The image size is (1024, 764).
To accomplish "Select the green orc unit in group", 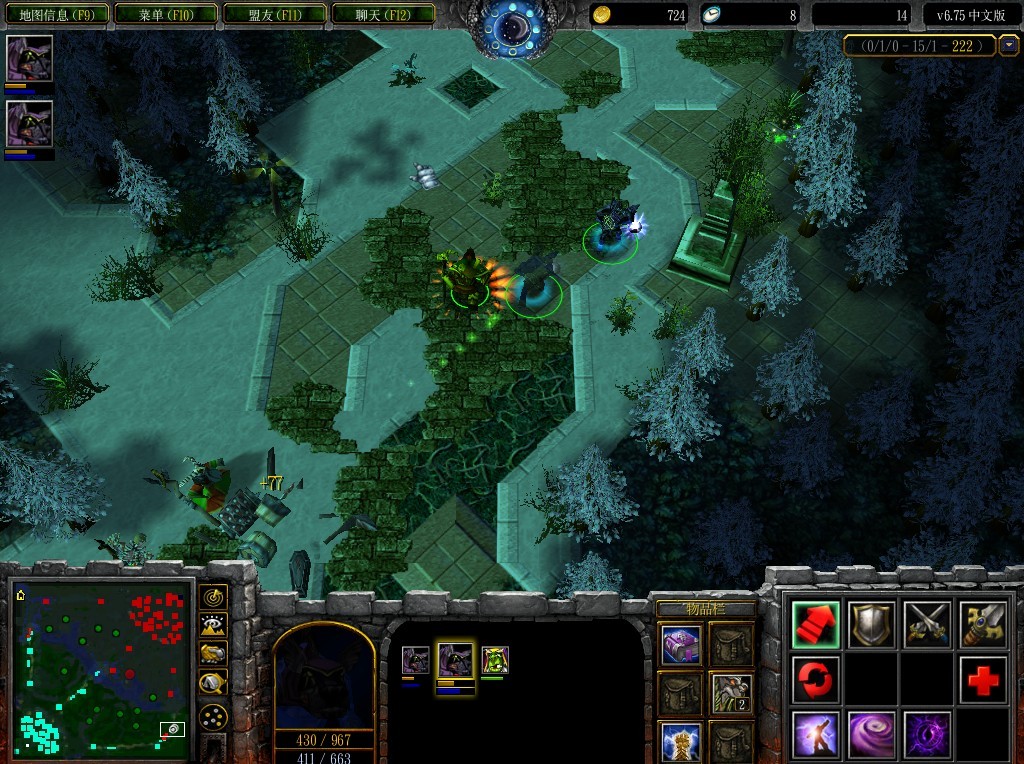I will click(x=494, y=660).
